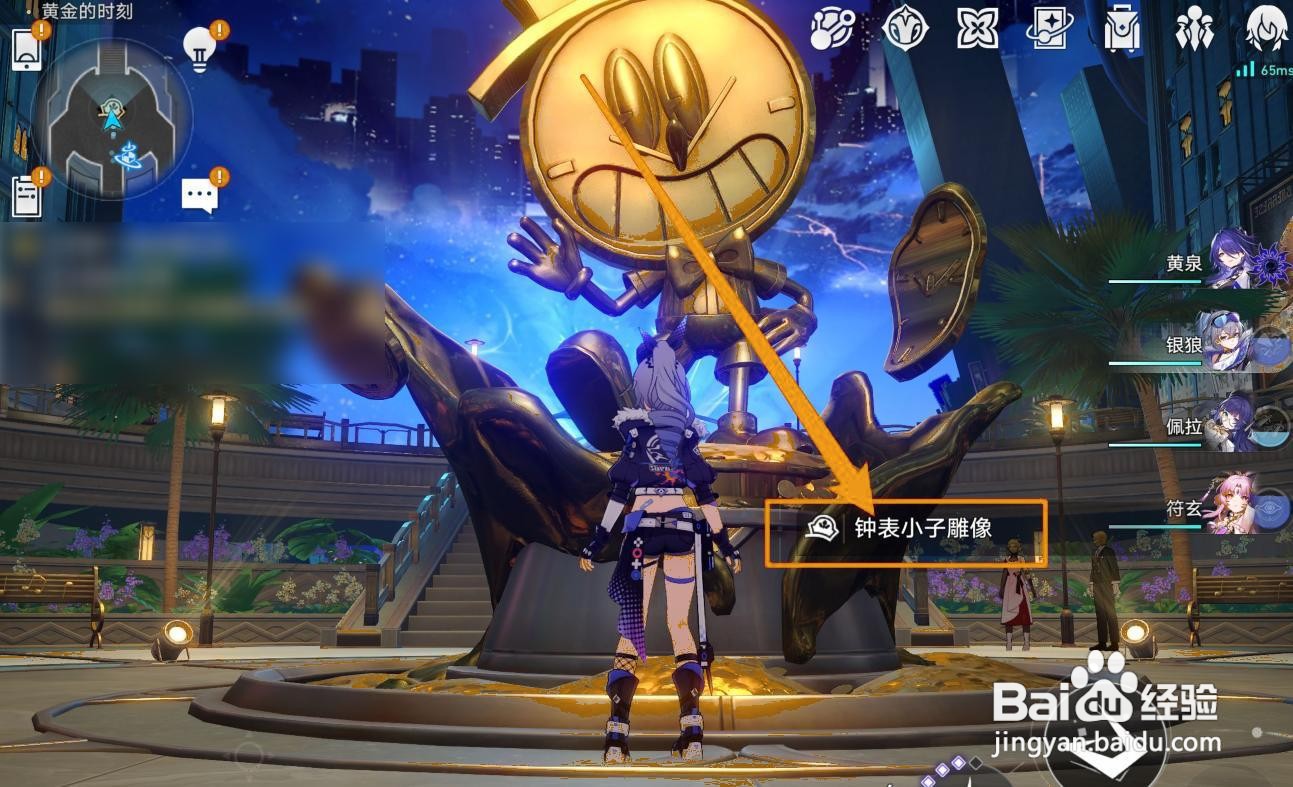The image size is (1293, 787).
Task: Open the character panel avatar icon top right
Action: click(1267, 30)
